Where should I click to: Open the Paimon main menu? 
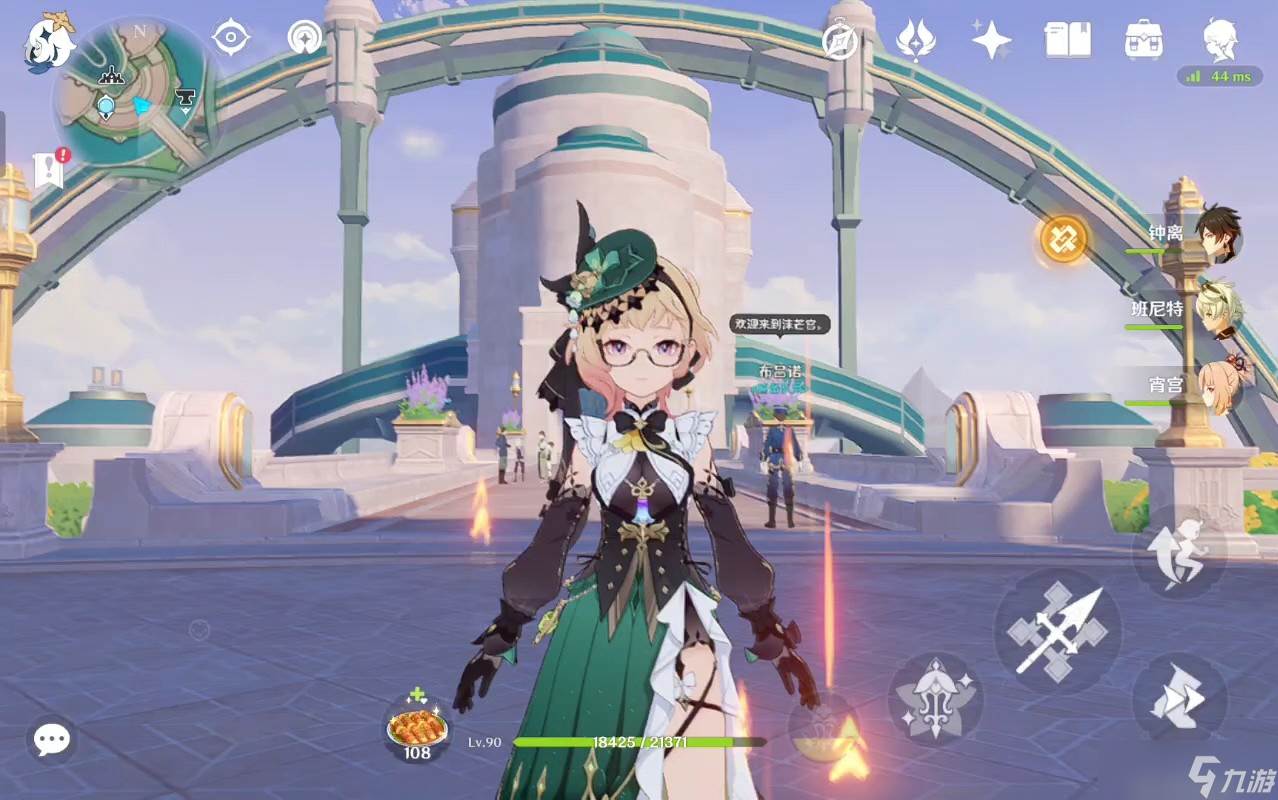50,42
